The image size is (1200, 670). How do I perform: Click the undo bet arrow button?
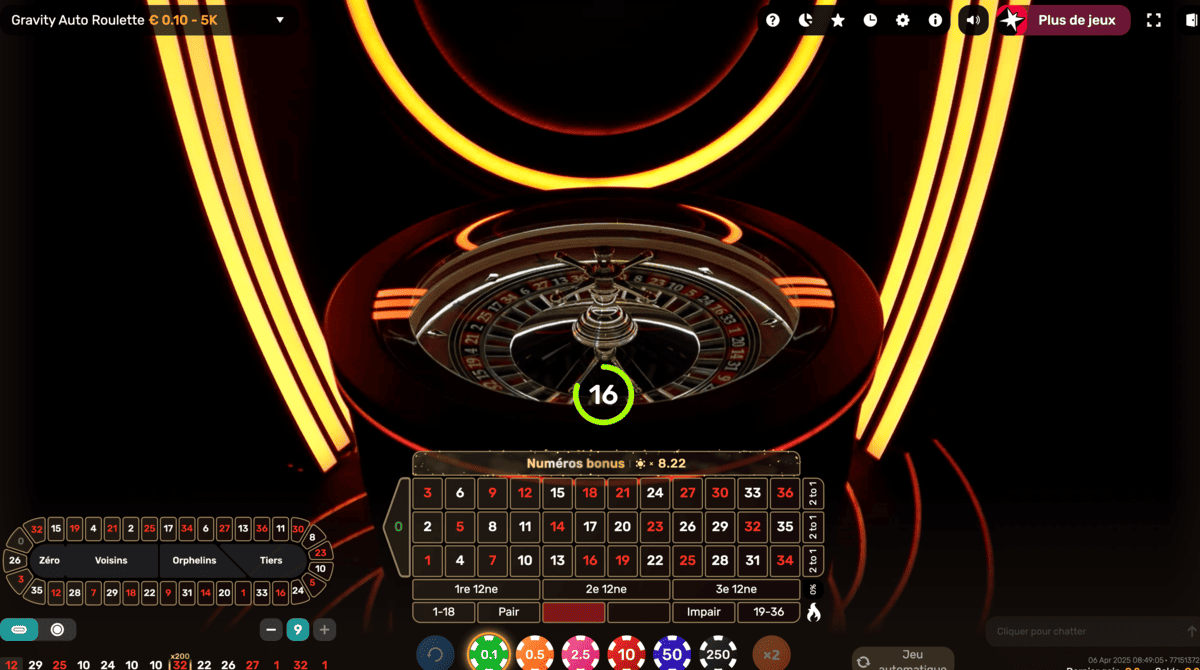[435, 655]
